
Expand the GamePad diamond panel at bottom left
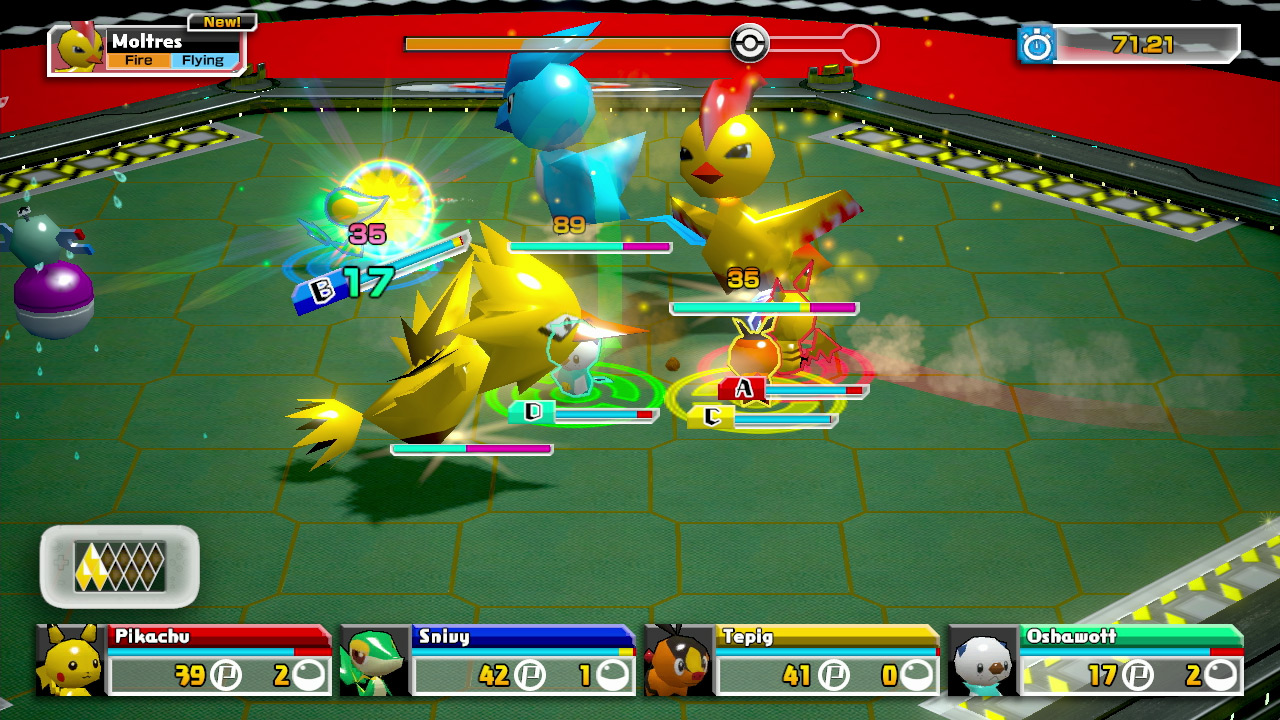point(118,560)
